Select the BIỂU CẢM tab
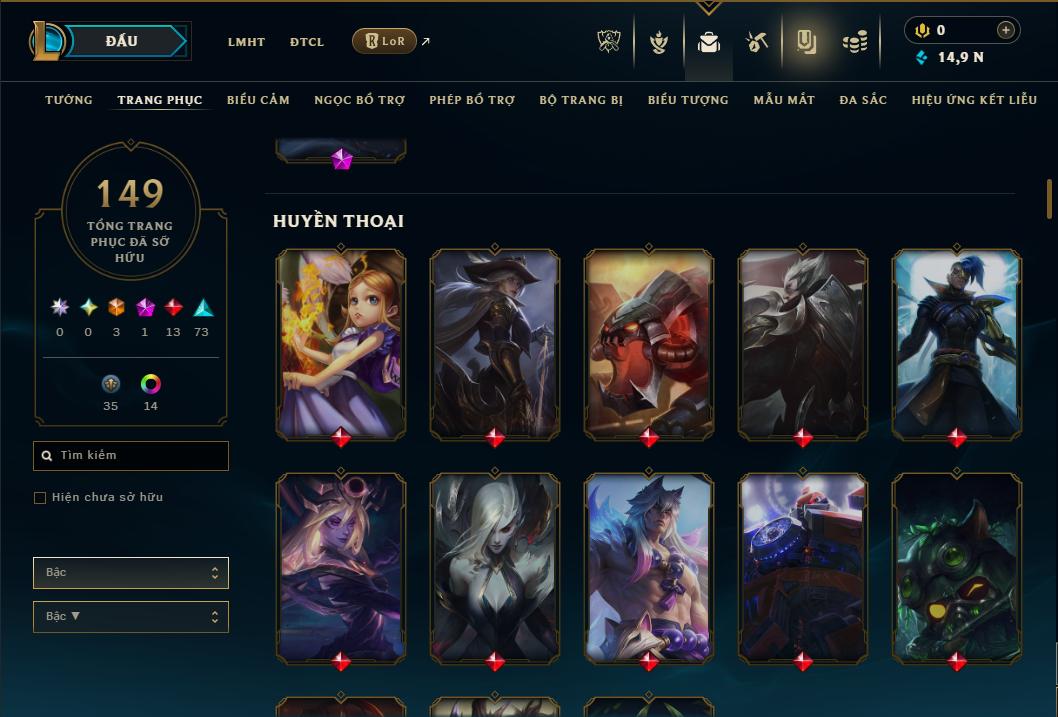 point(258,100)
